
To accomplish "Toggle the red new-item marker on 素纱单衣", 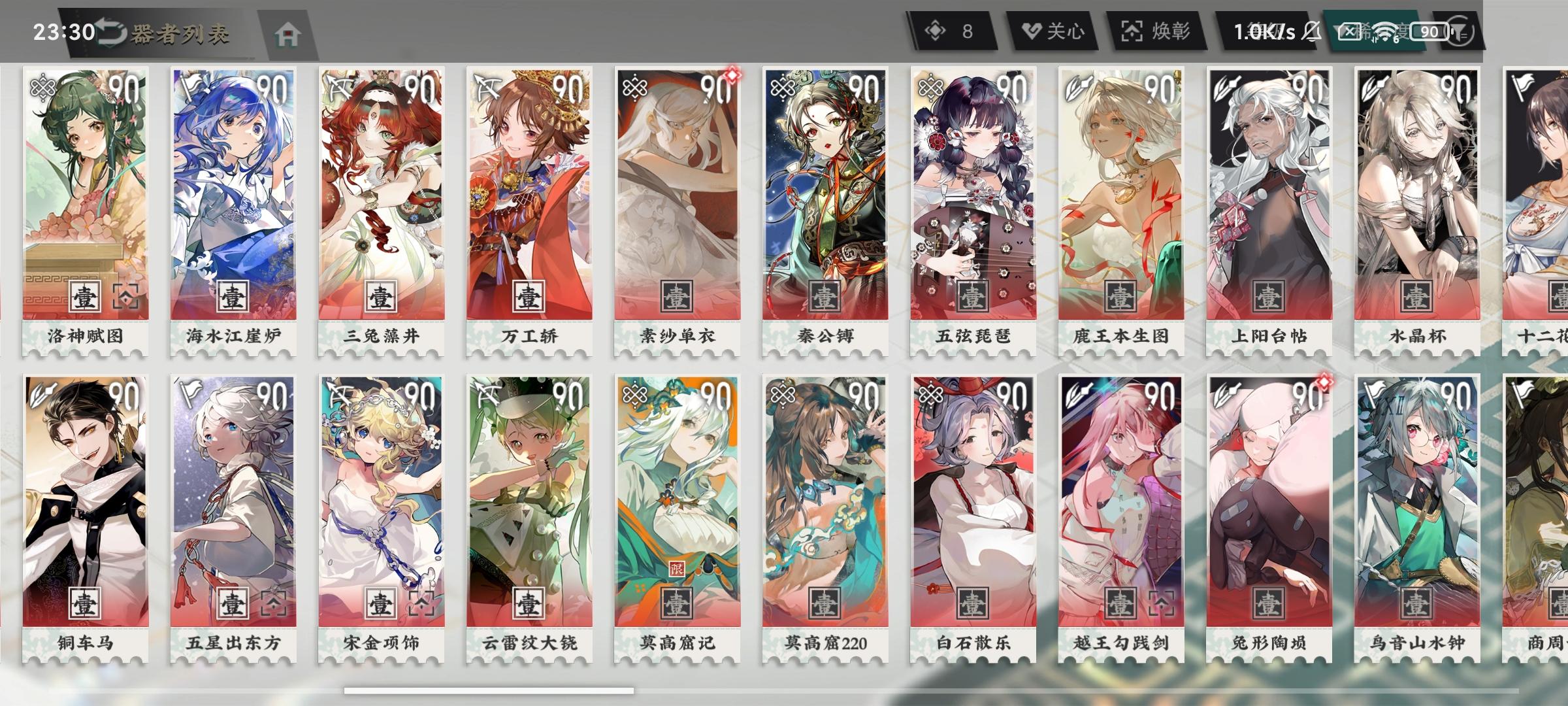I will (x=733, y=75).
